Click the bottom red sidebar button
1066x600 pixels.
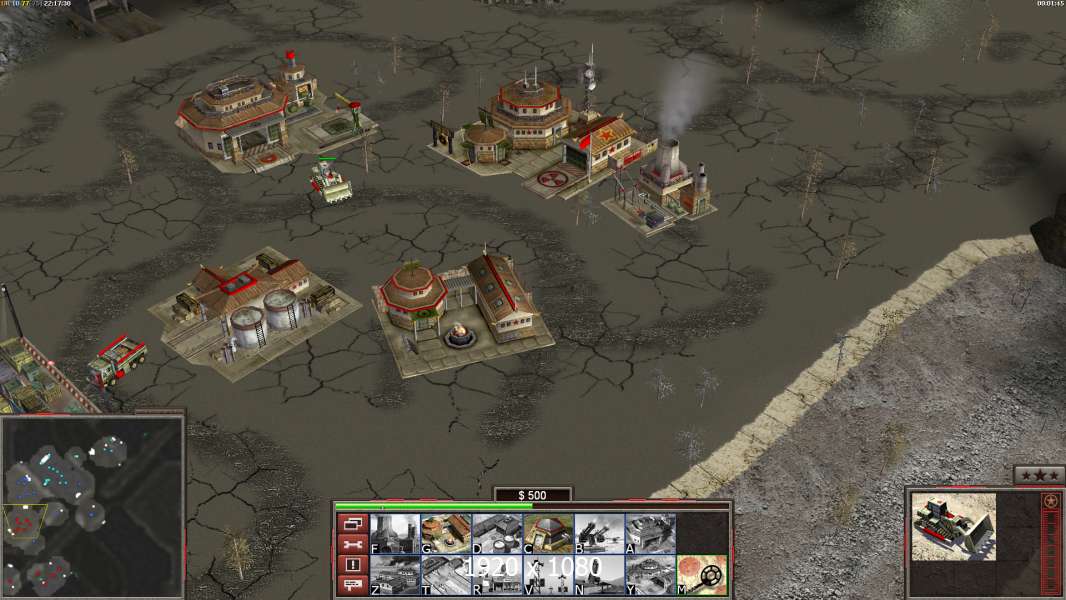pos(352,585)
